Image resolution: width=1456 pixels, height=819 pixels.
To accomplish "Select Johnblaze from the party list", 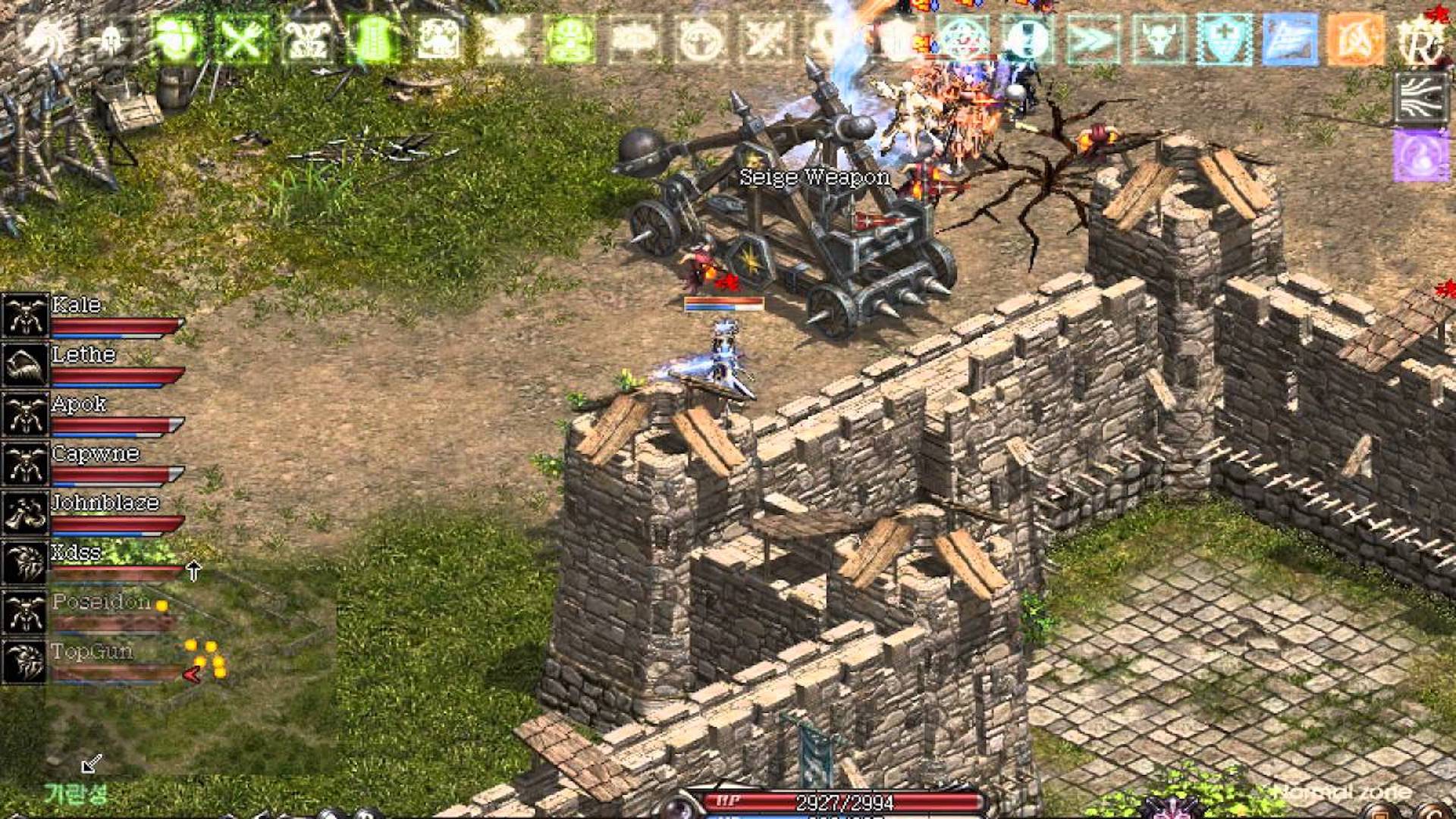I will click(105, 504).
